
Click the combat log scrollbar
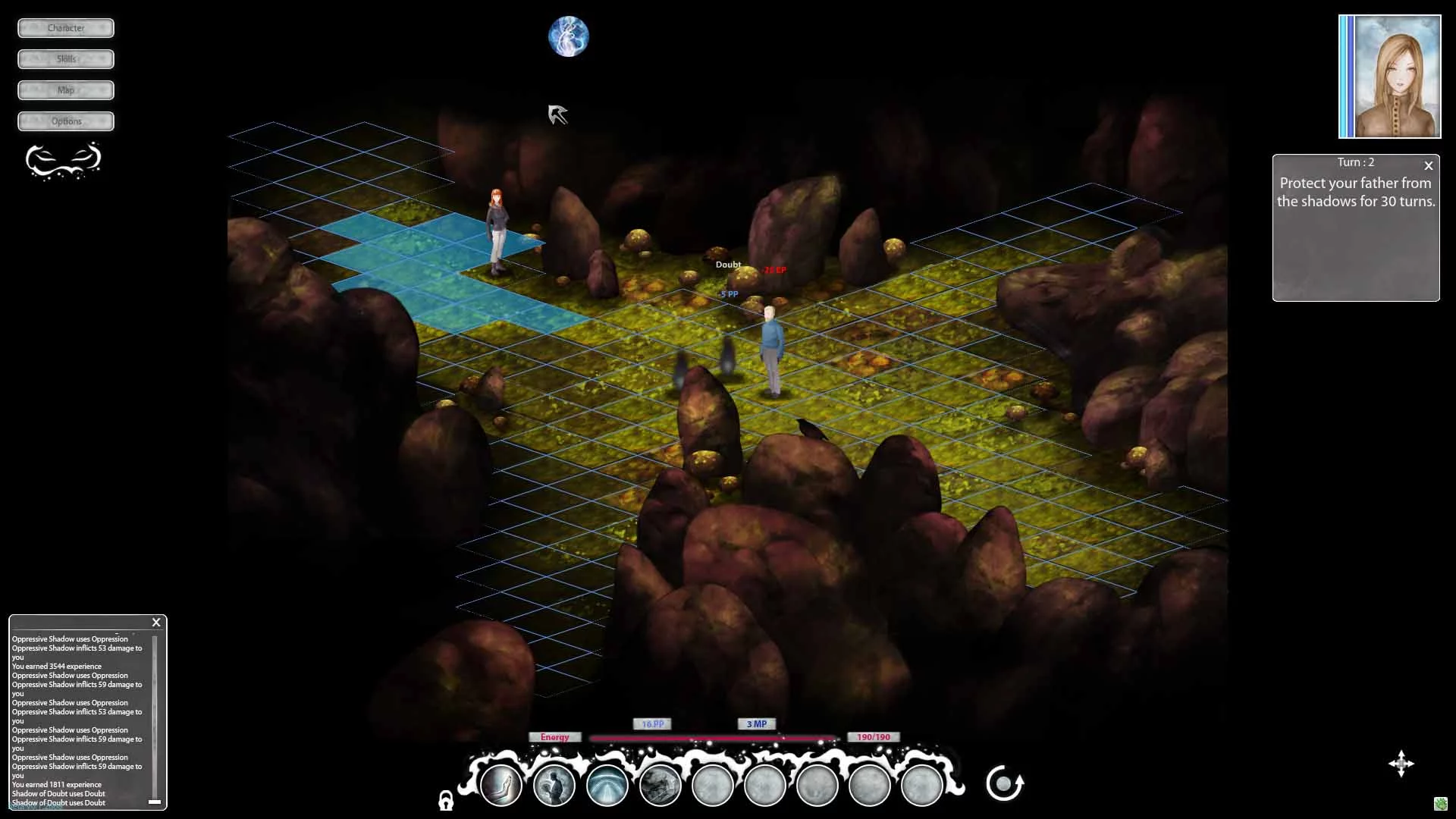pyautogui.click(x=155, y=717)
